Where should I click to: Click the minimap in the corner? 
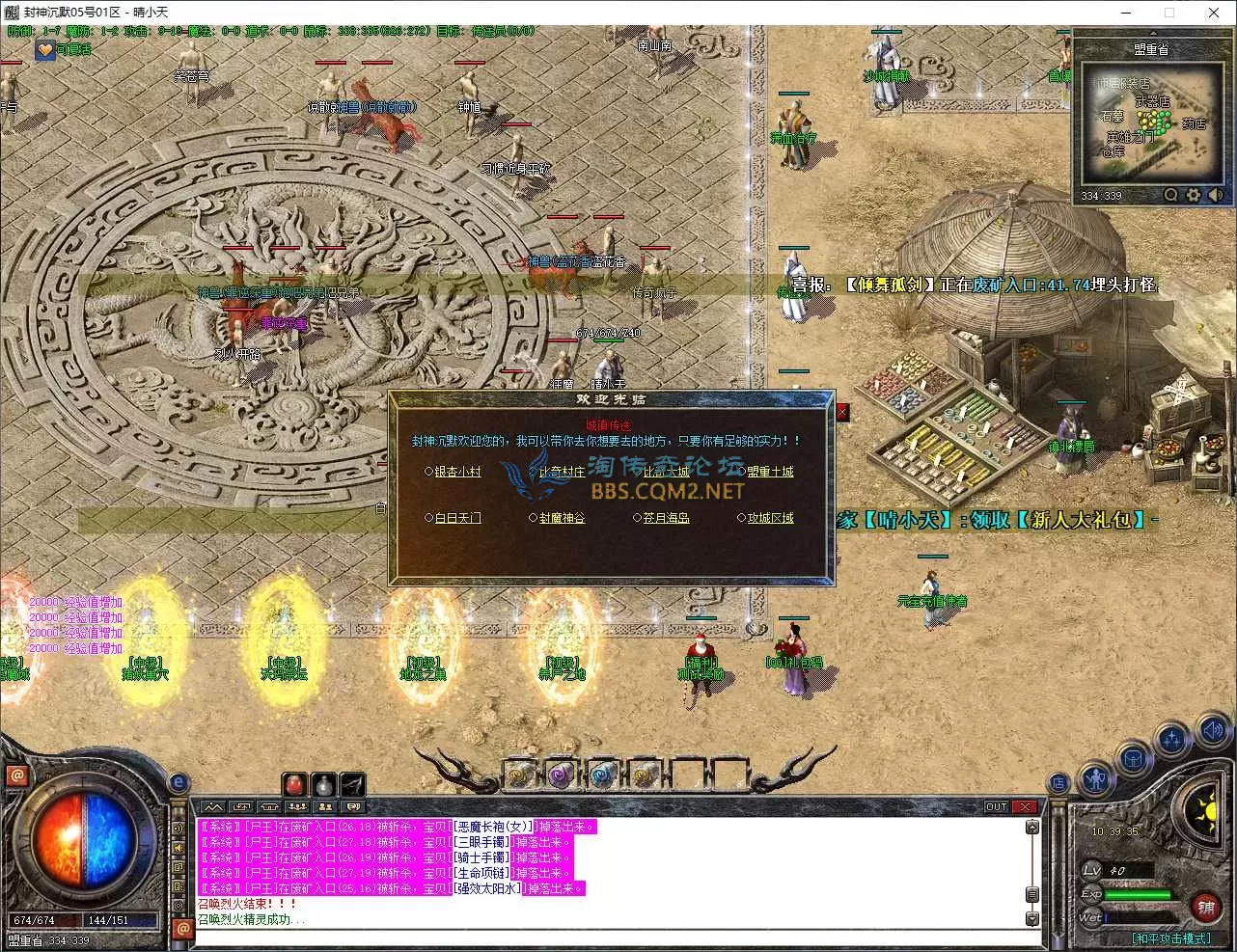coord(1148,122)
